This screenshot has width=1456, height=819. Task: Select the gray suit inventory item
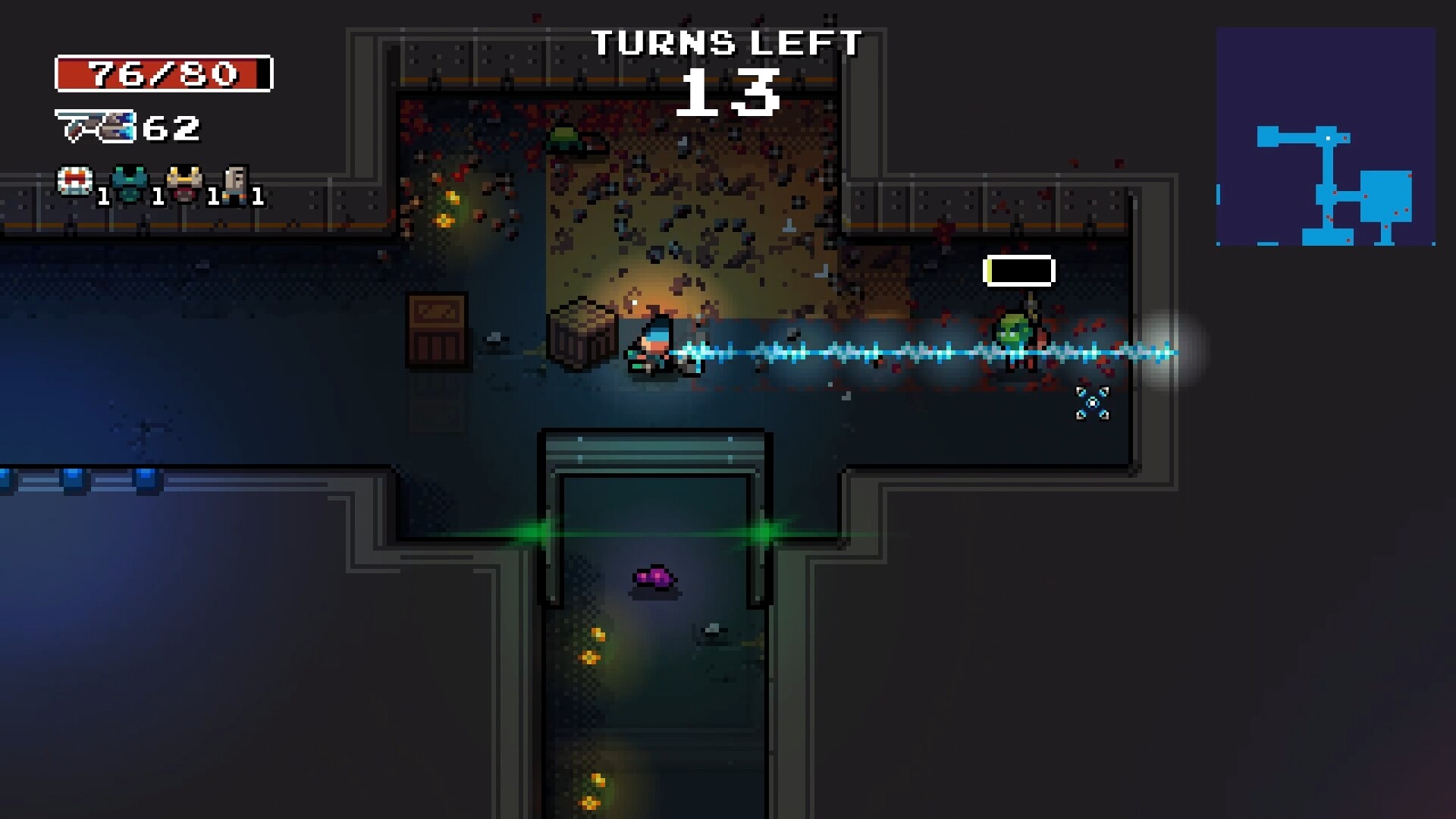(237, 182)
